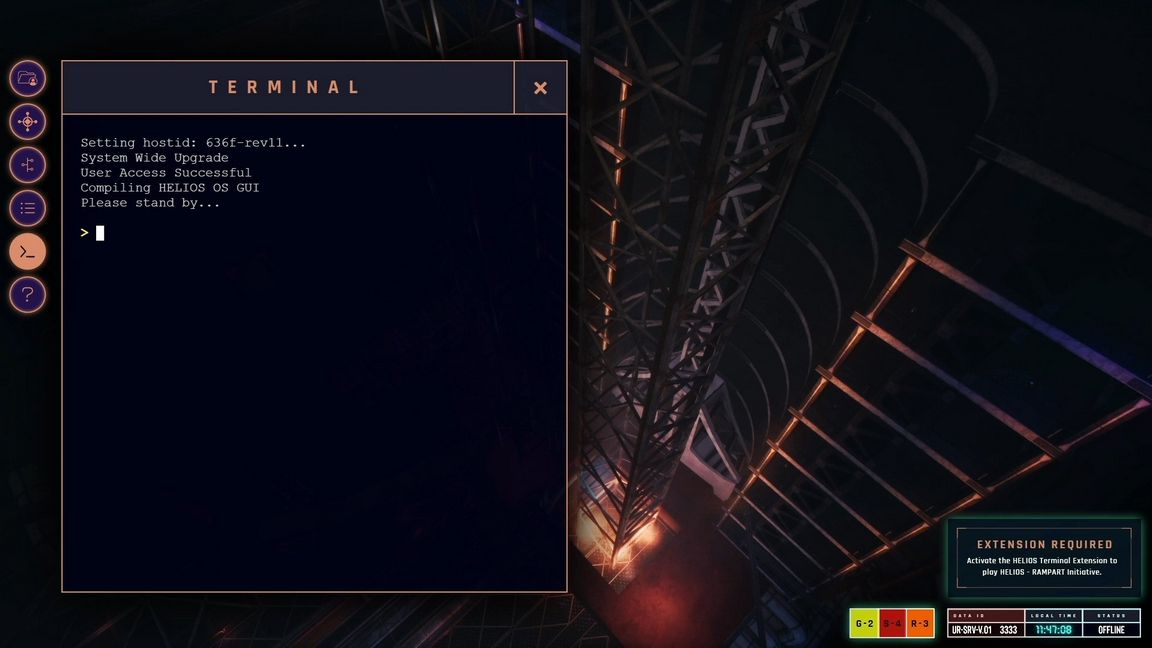The height and width of the screenshot is (648, 1152).
Task: Open the Extension Required notice
Action: (x=1043, y=558)
